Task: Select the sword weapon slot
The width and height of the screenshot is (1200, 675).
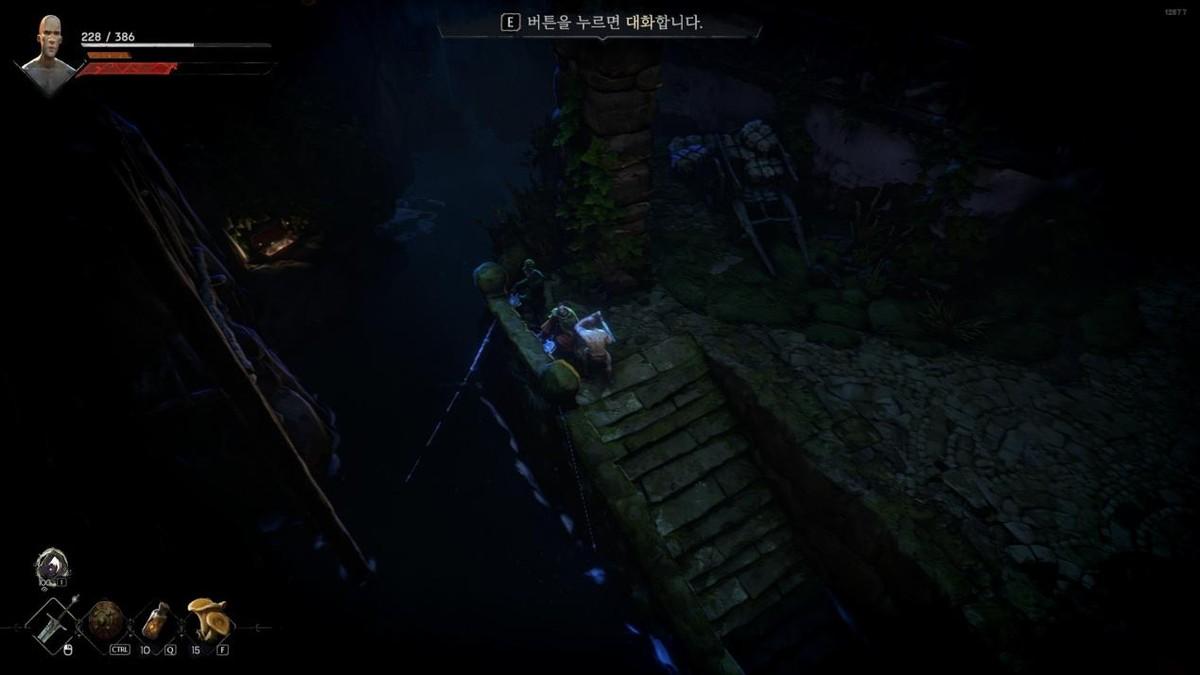Action: point(50,621)
